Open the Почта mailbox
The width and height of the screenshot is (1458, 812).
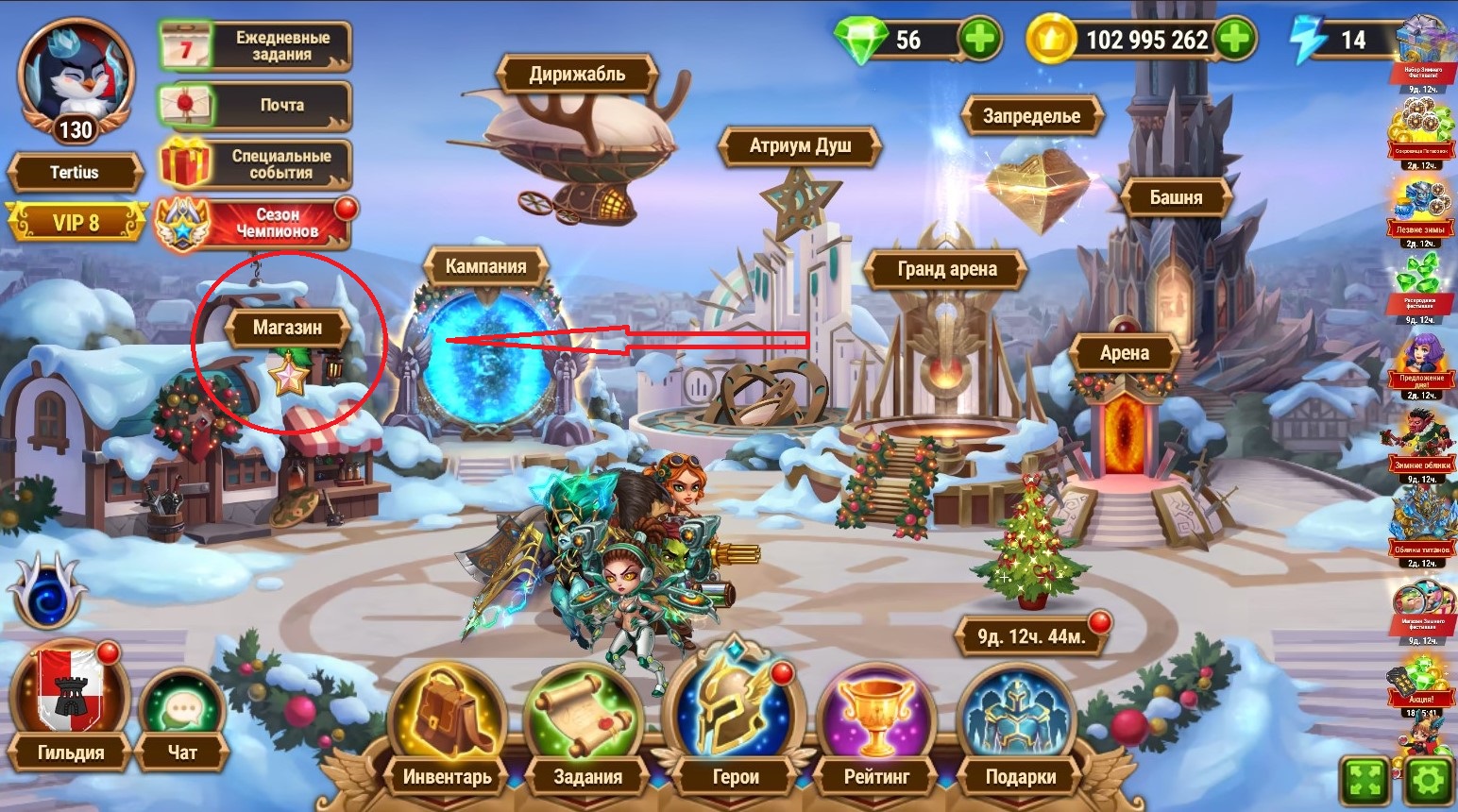pyautogui.click(x=255, y=105)
